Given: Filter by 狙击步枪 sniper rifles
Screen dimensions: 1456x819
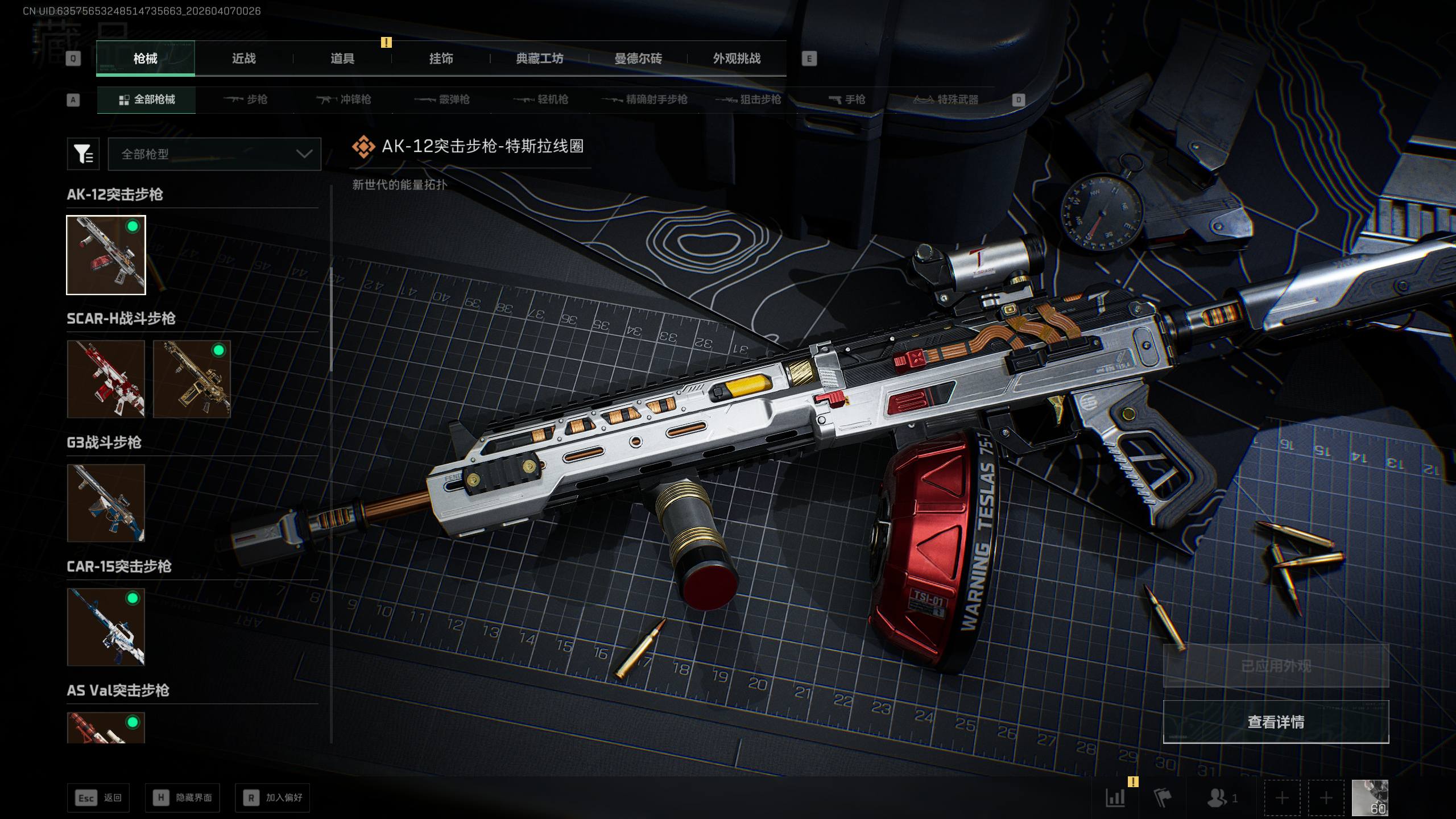Looking at the screenshot, I should [x=748, y=100].
